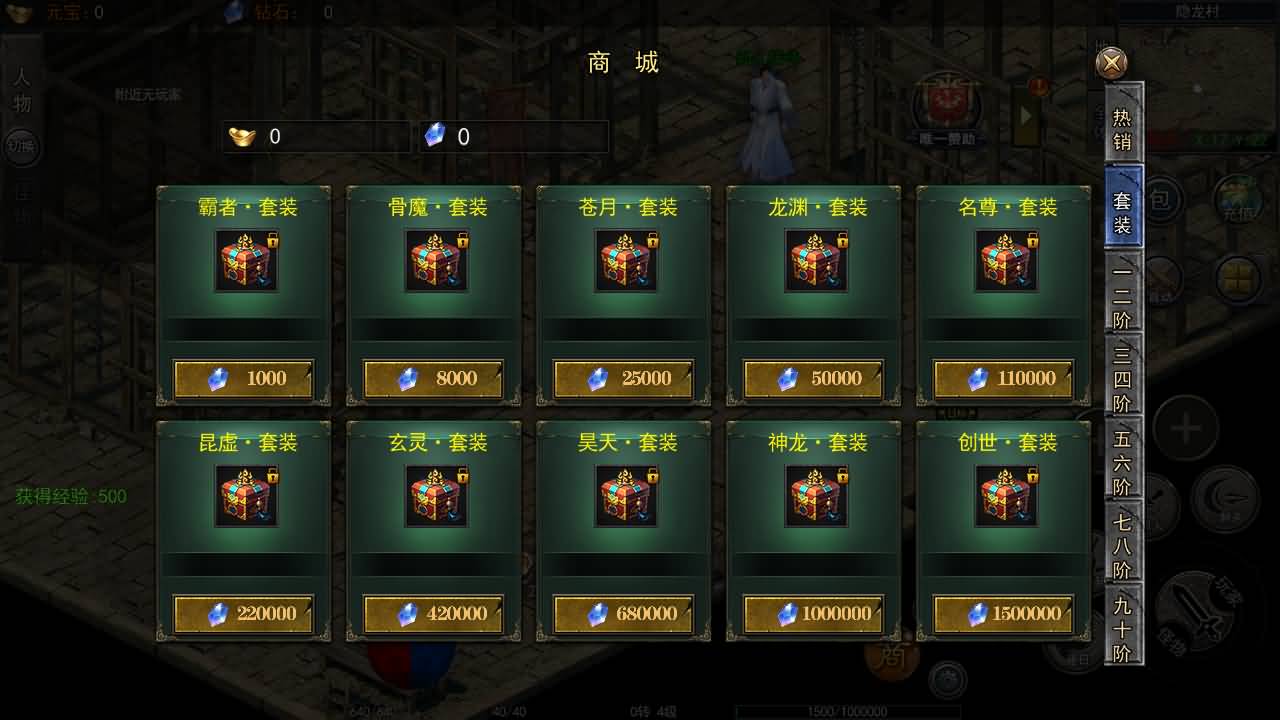1280x720 pixels.
Task: Click the 420000 price button for 玄灵·套装
Action: point(434,614)
